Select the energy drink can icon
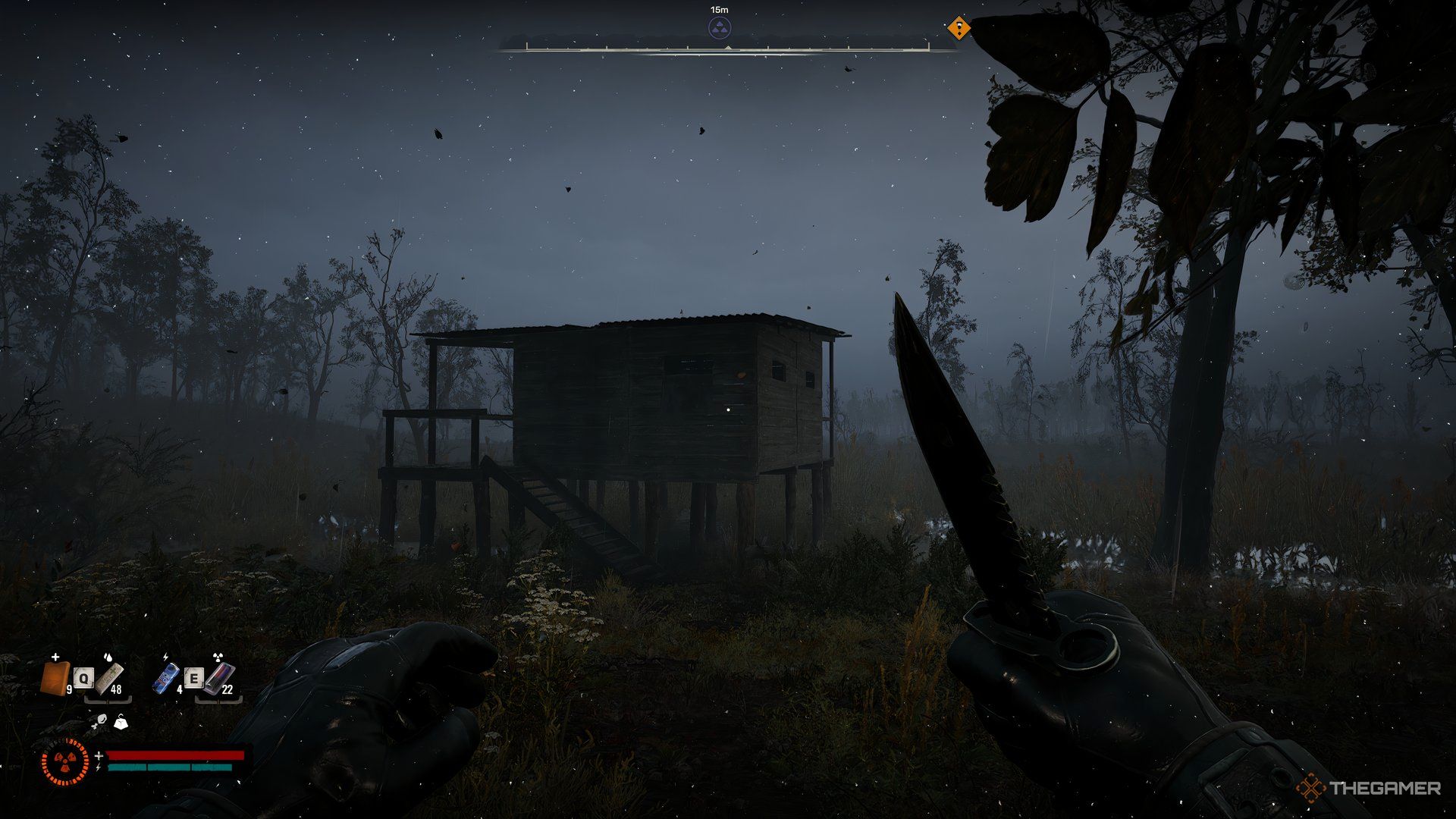The width and height of the screenshot is (1456, 819). tap(165, 679)
